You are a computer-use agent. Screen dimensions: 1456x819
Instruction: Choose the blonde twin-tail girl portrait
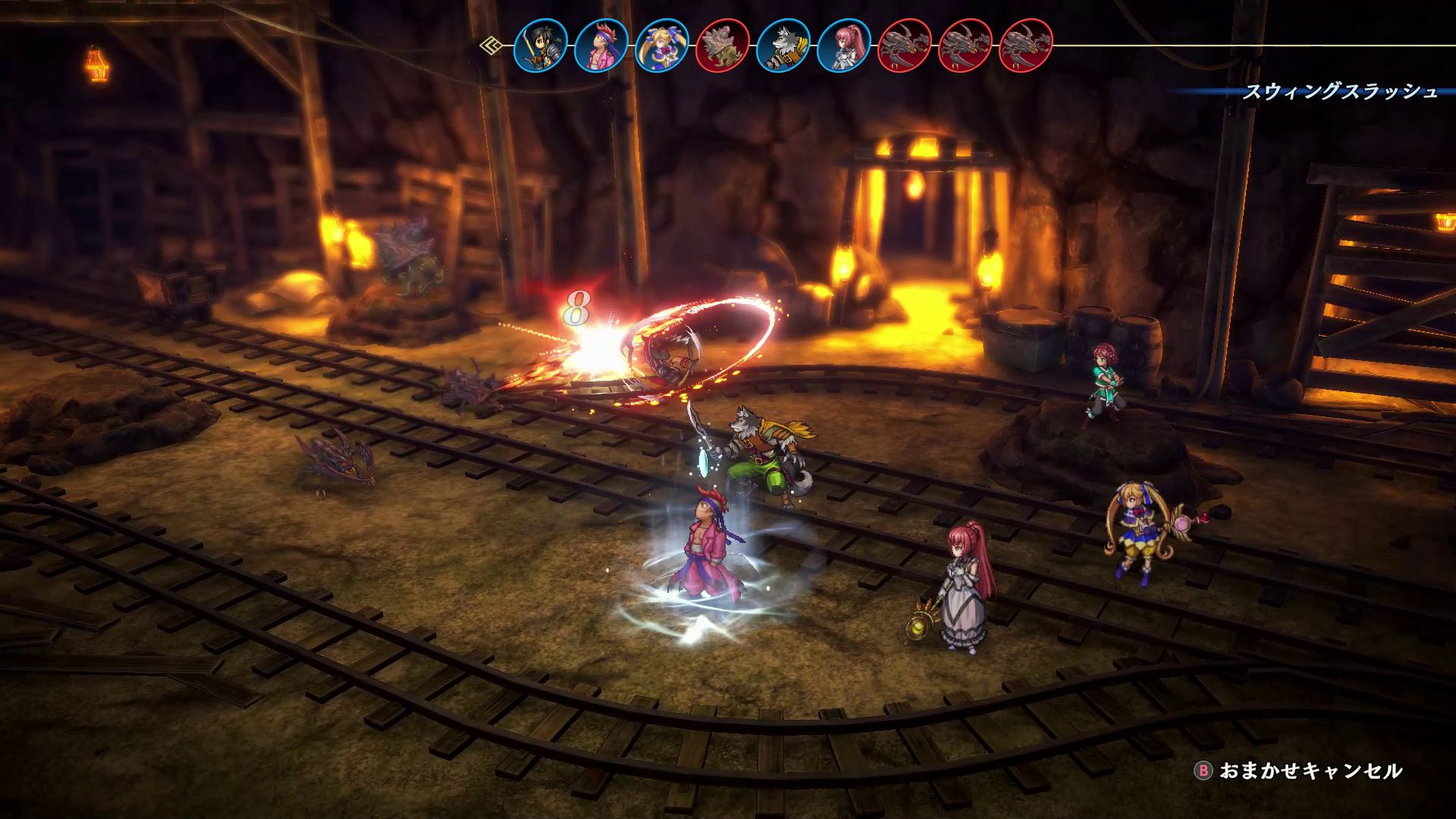[662, 45]
